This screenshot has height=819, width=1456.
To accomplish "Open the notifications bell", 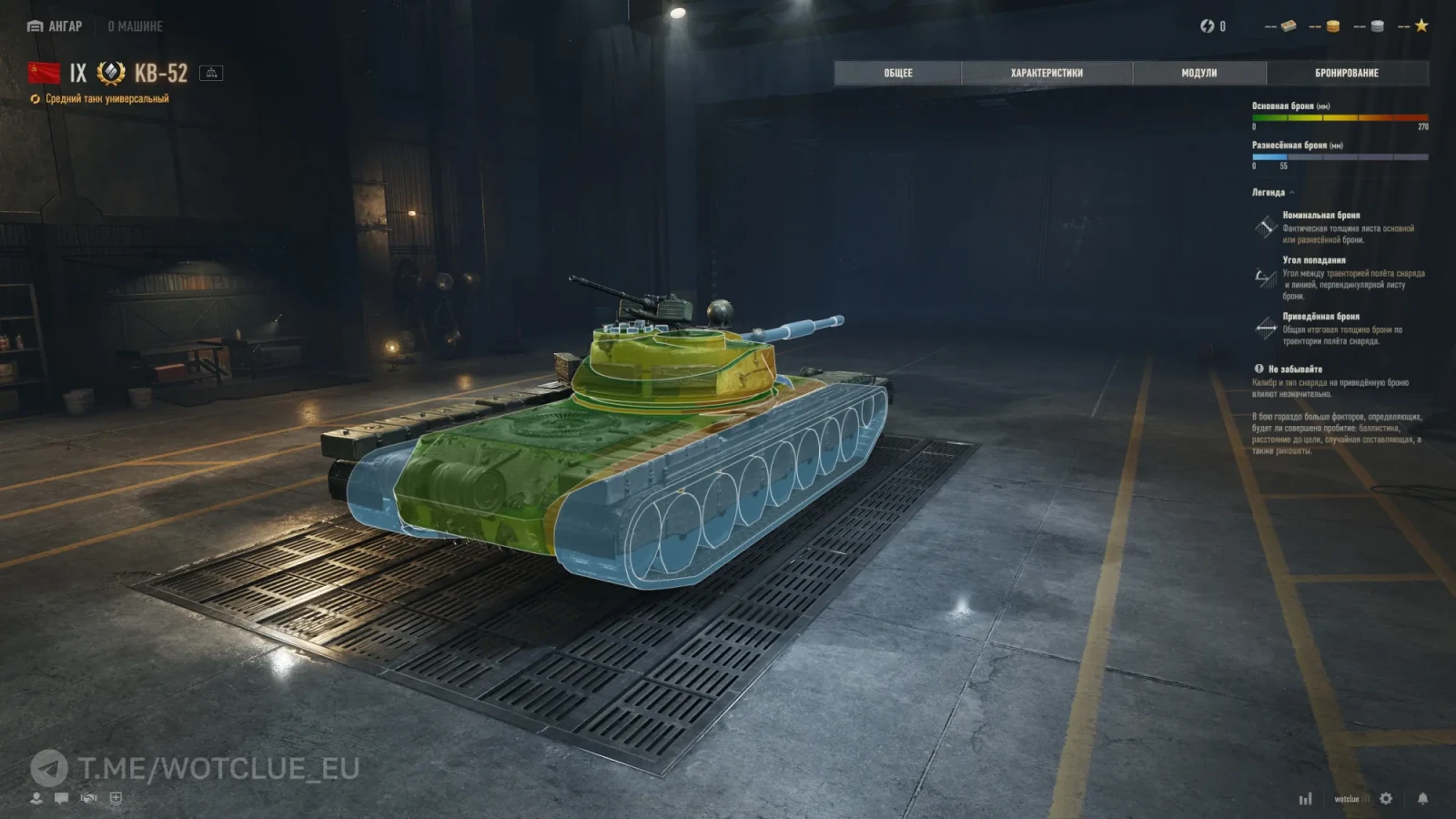I will click(1422, 798).
